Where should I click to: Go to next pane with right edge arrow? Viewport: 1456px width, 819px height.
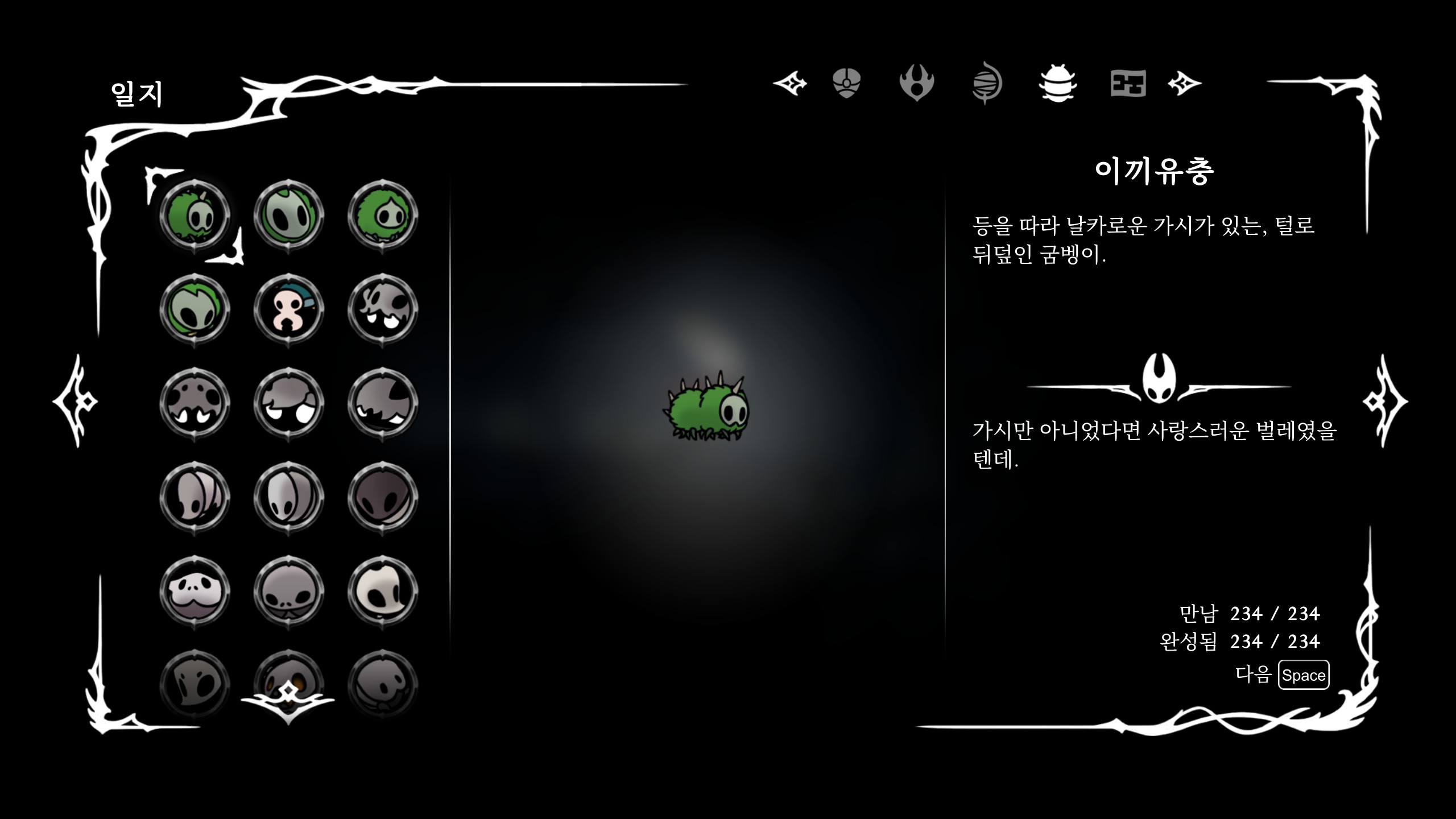click(x=1384, y=401)
